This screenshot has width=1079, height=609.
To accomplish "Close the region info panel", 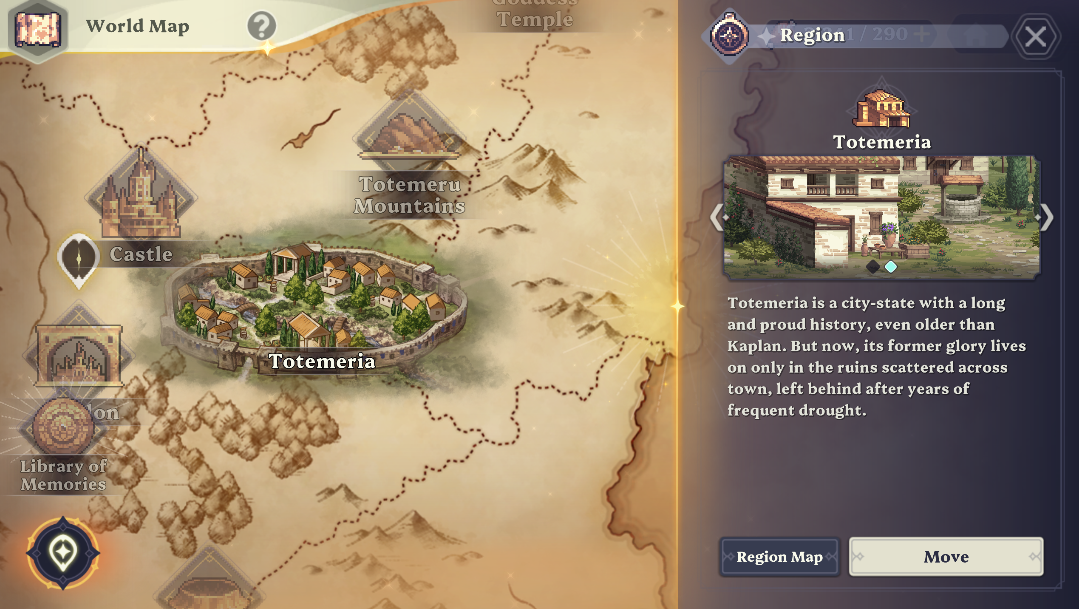I will 1036,38.
